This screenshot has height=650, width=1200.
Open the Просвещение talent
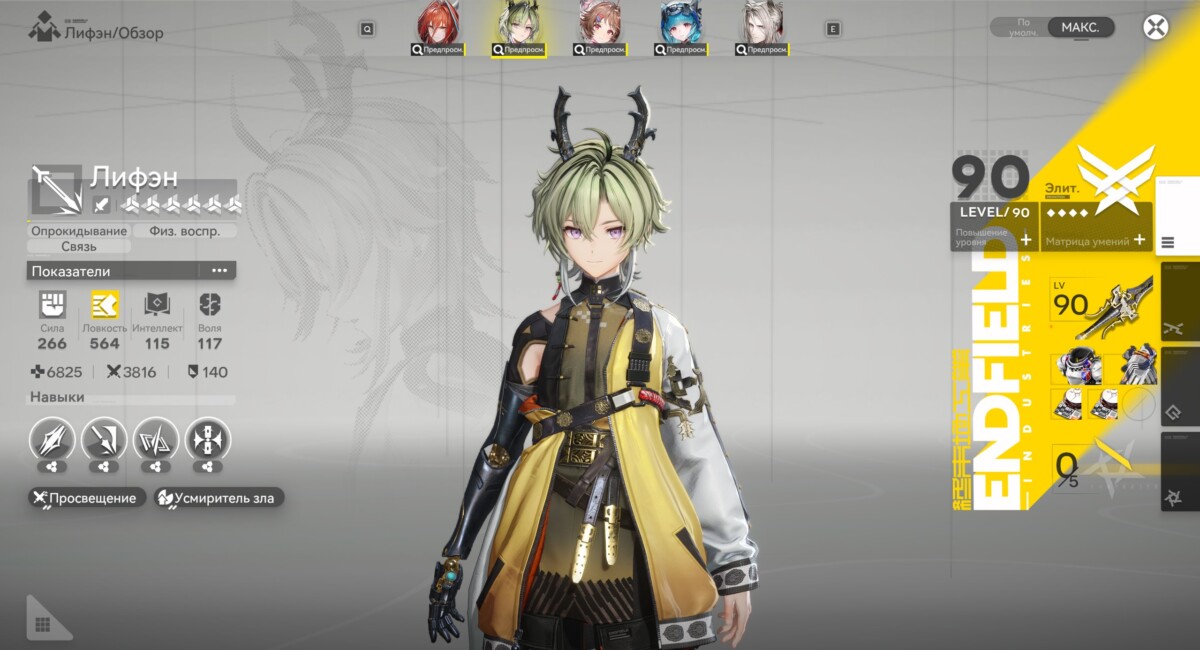coord(87,498)
